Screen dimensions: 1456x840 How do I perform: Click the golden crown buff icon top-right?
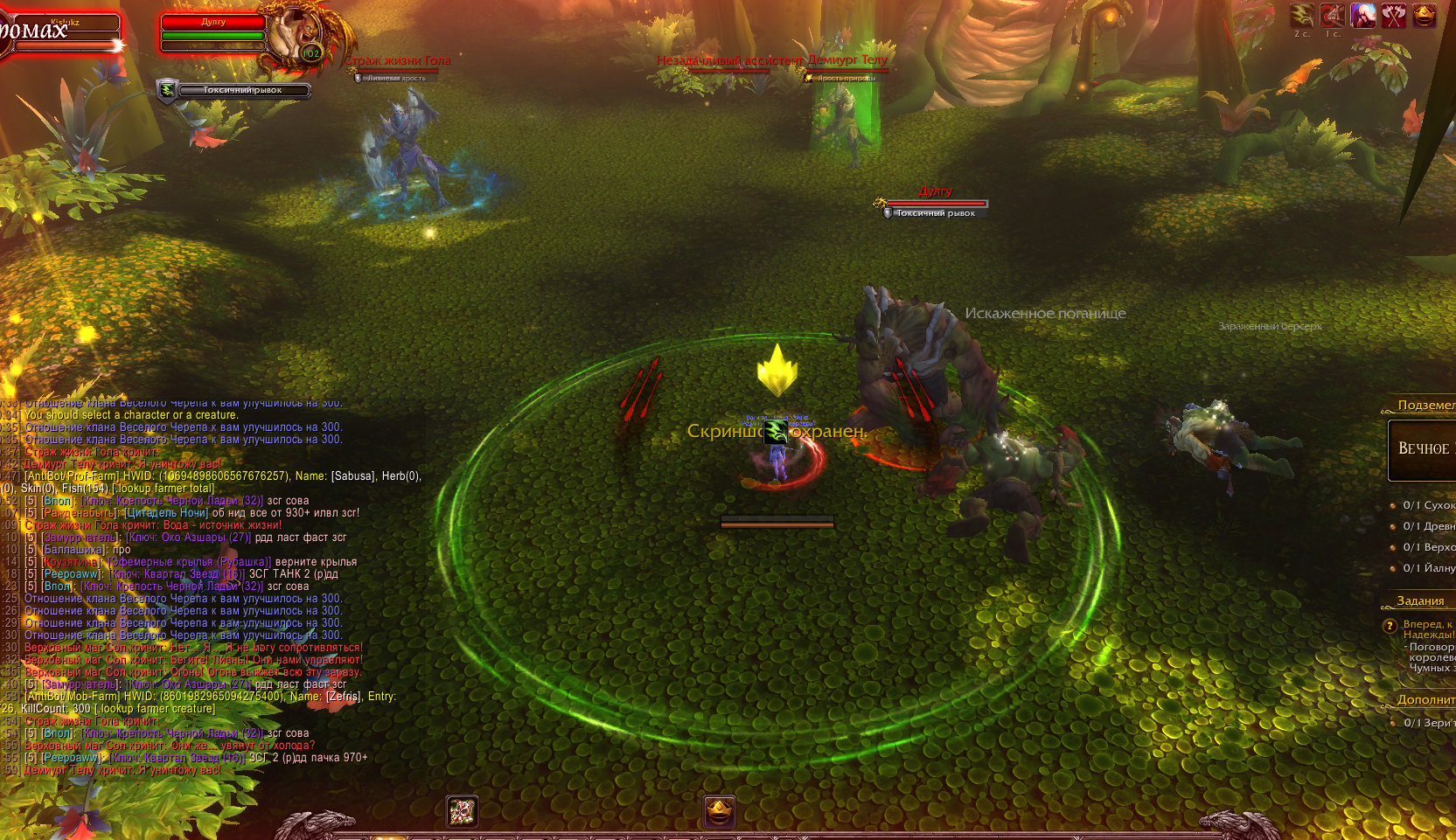[1425, 15]
